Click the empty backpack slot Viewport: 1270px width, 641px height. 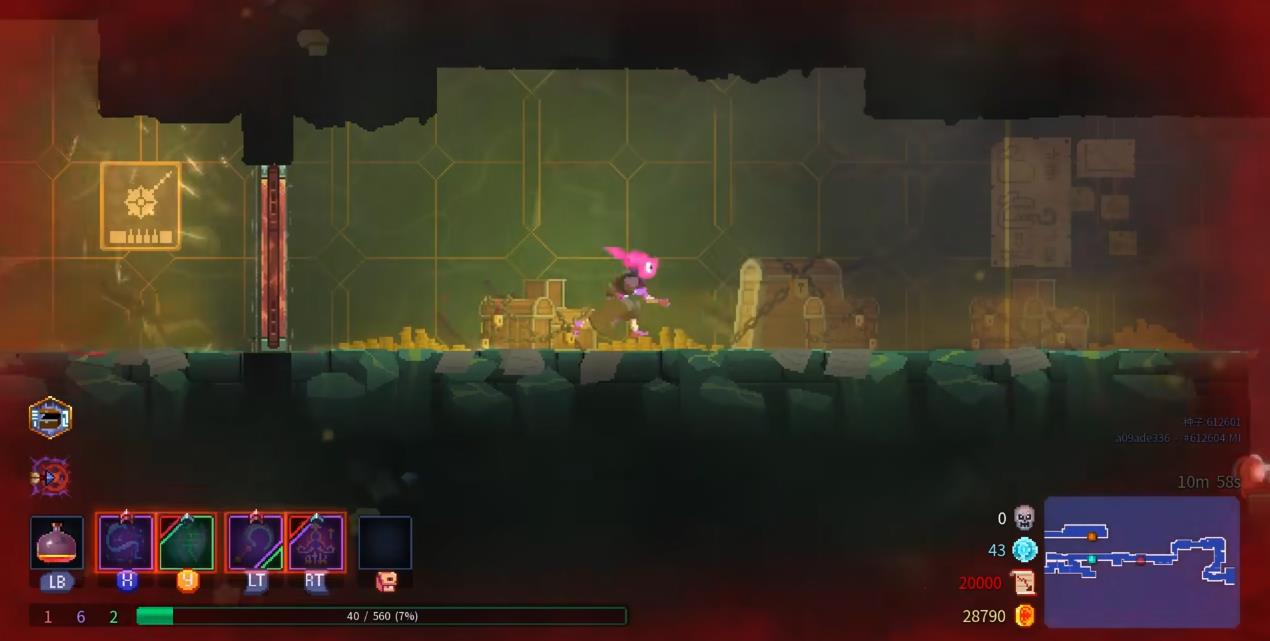385,543
